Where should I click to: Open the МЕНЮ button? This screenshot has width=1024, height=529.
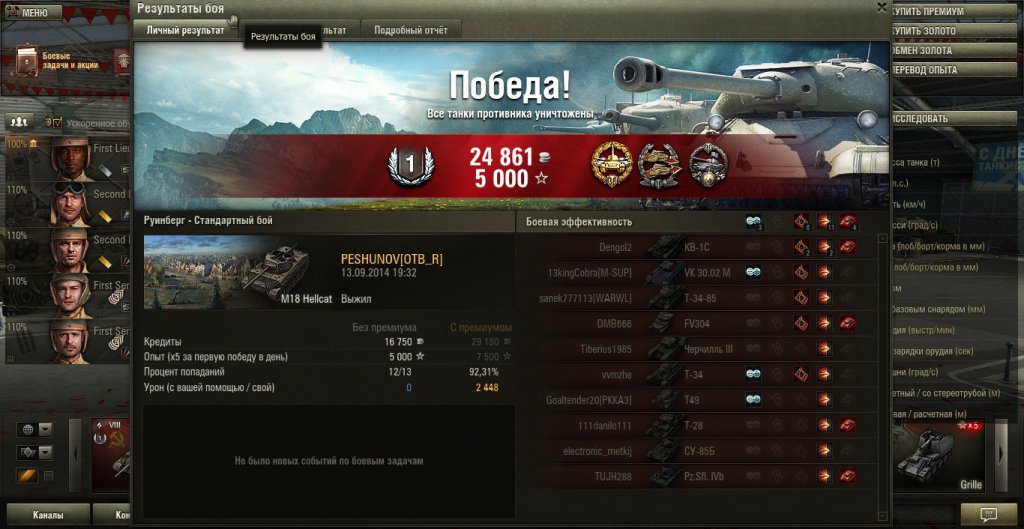tap(33, 13)
